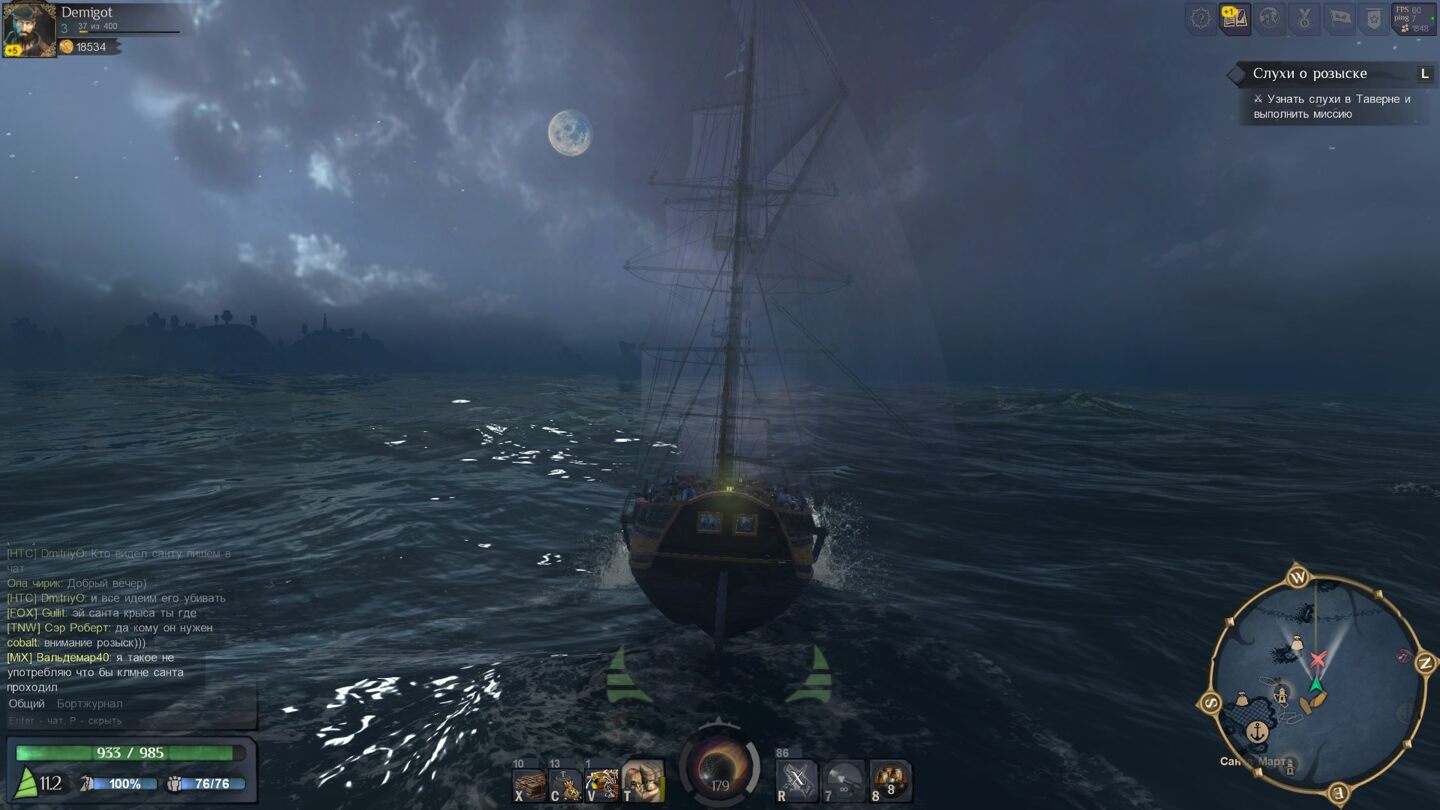The height and width of the screenshot is (810, 1440).
Task: Switch to the Общий chat tab
Action: [27, 704]
